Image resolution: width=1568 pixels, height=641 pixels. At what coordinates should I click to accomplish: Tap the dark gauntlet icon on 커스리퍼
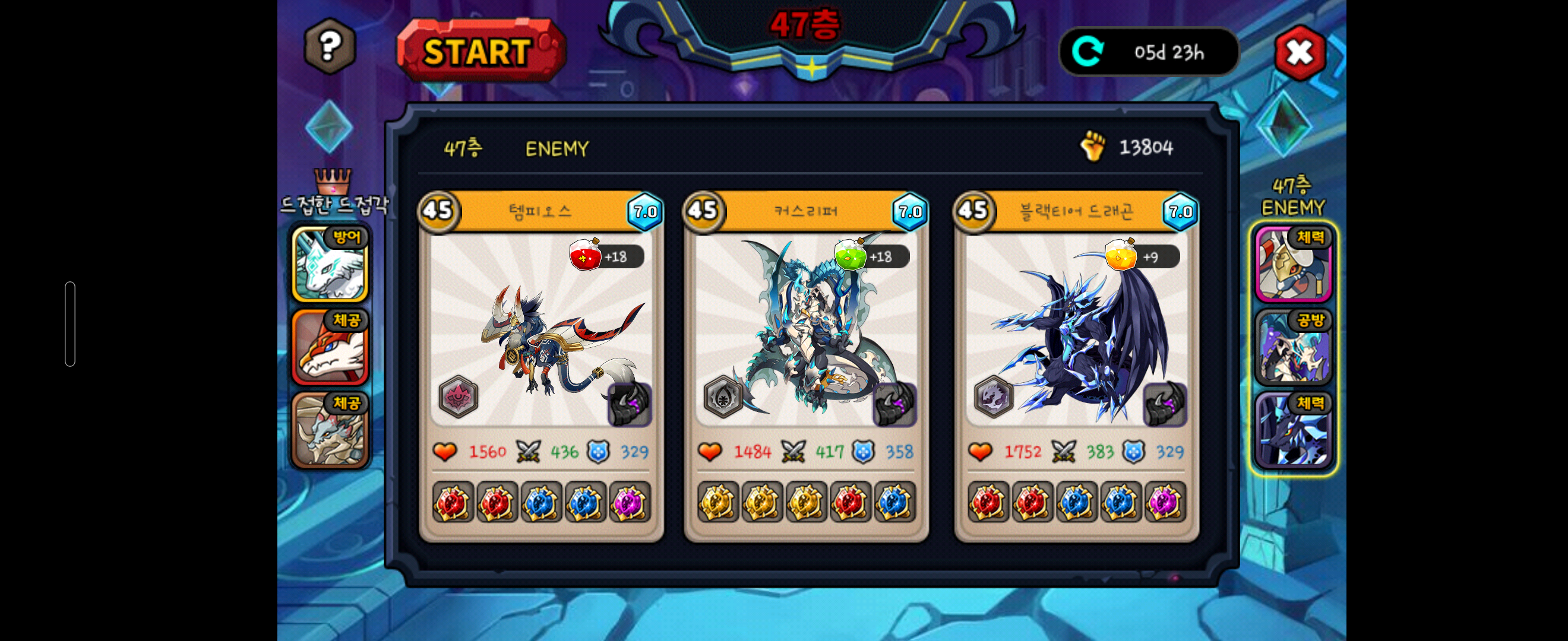[x=894, y=403]
